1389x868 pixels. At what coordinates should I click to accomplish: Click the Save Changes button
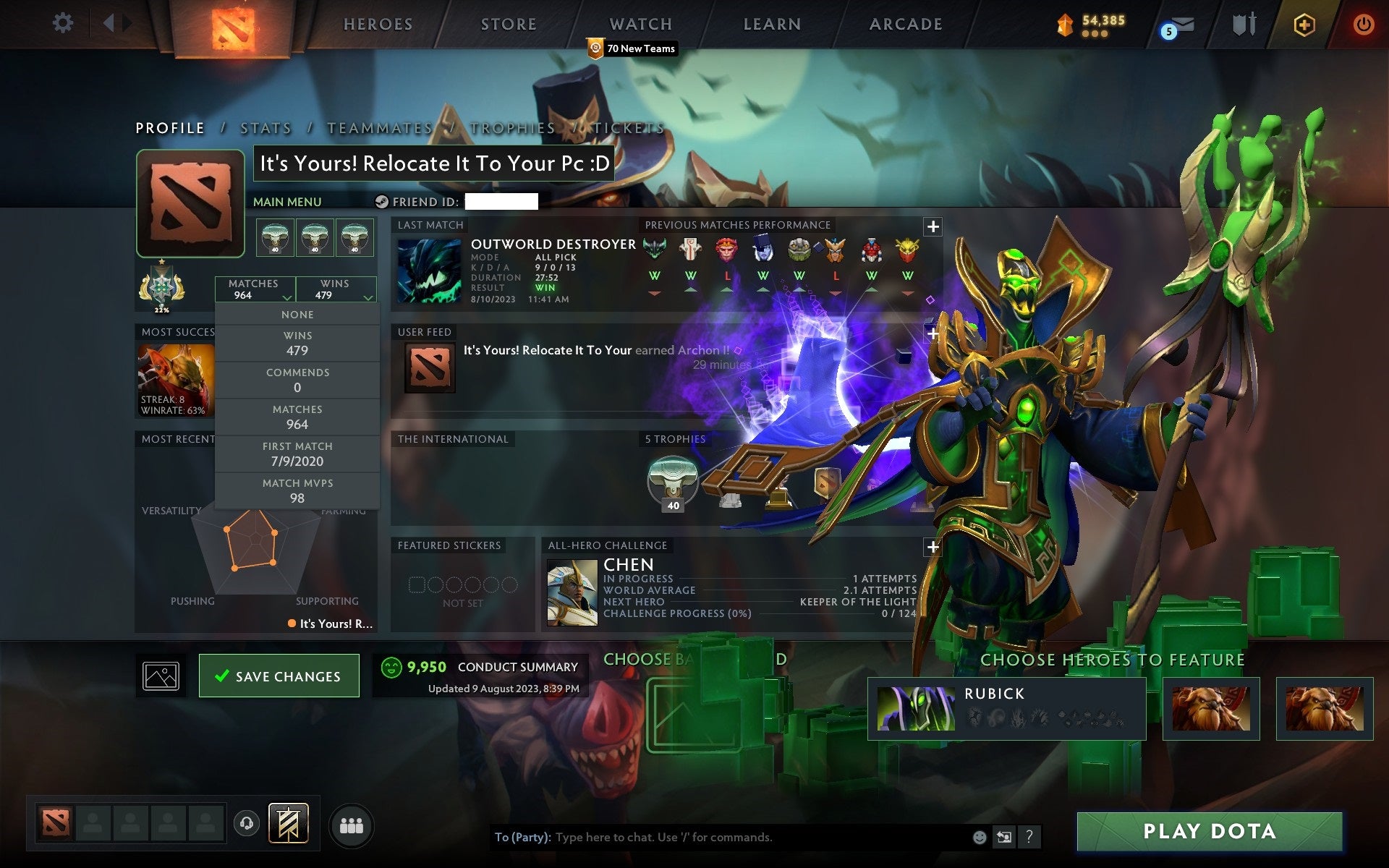[279, 676]
